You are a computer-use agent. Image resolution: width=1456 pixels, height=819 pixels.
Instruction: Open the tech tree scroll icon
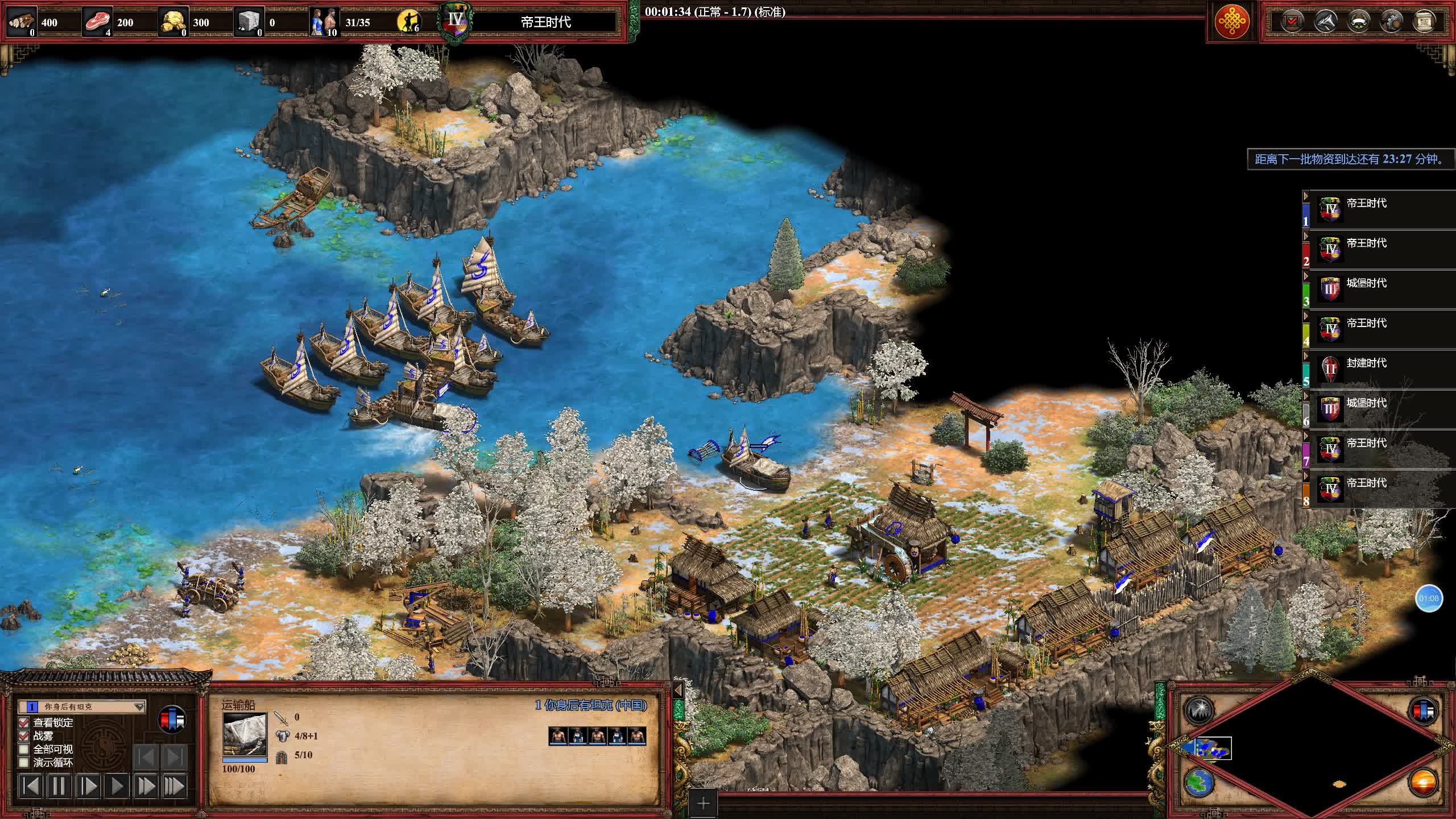[1424, 22]
